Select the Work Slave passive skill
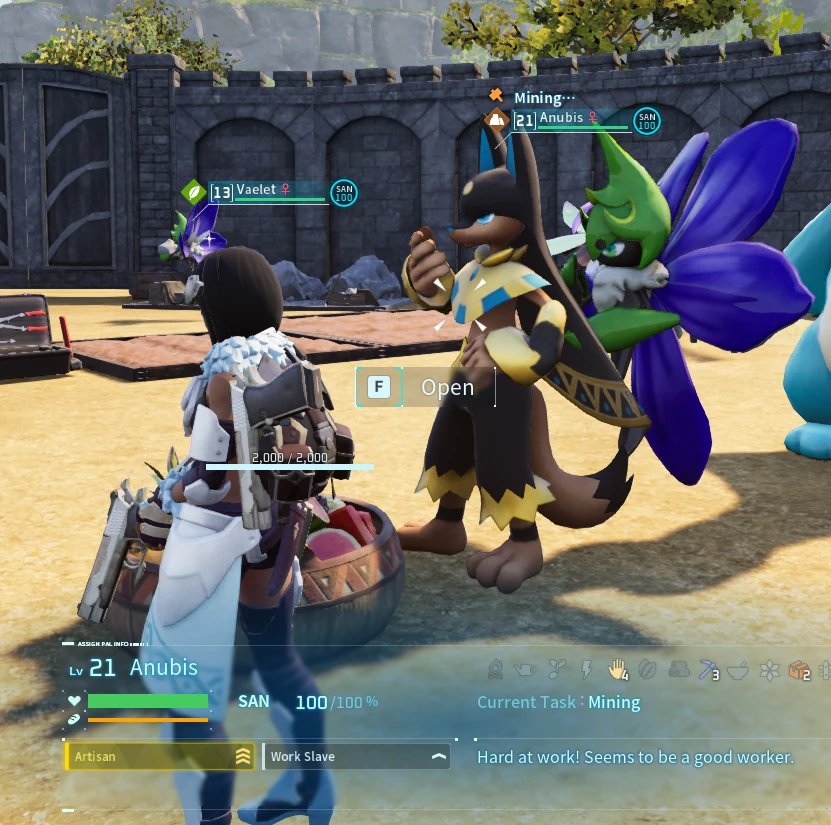 pos(356,757)
